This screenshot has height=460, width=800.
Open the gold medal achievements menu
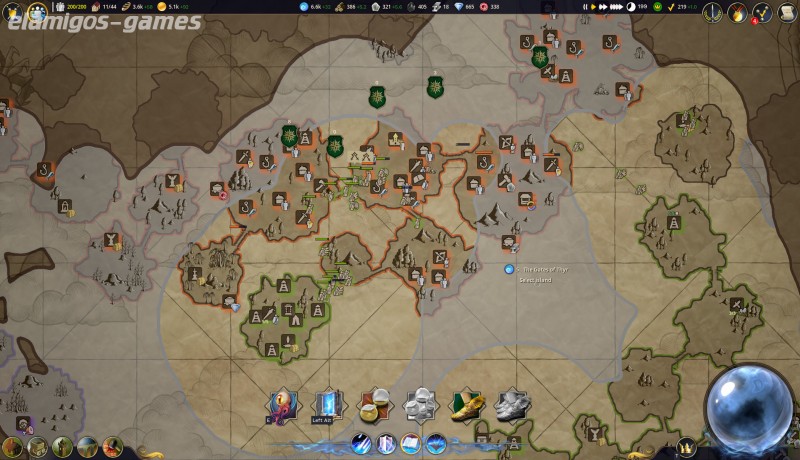click(738, 13)
